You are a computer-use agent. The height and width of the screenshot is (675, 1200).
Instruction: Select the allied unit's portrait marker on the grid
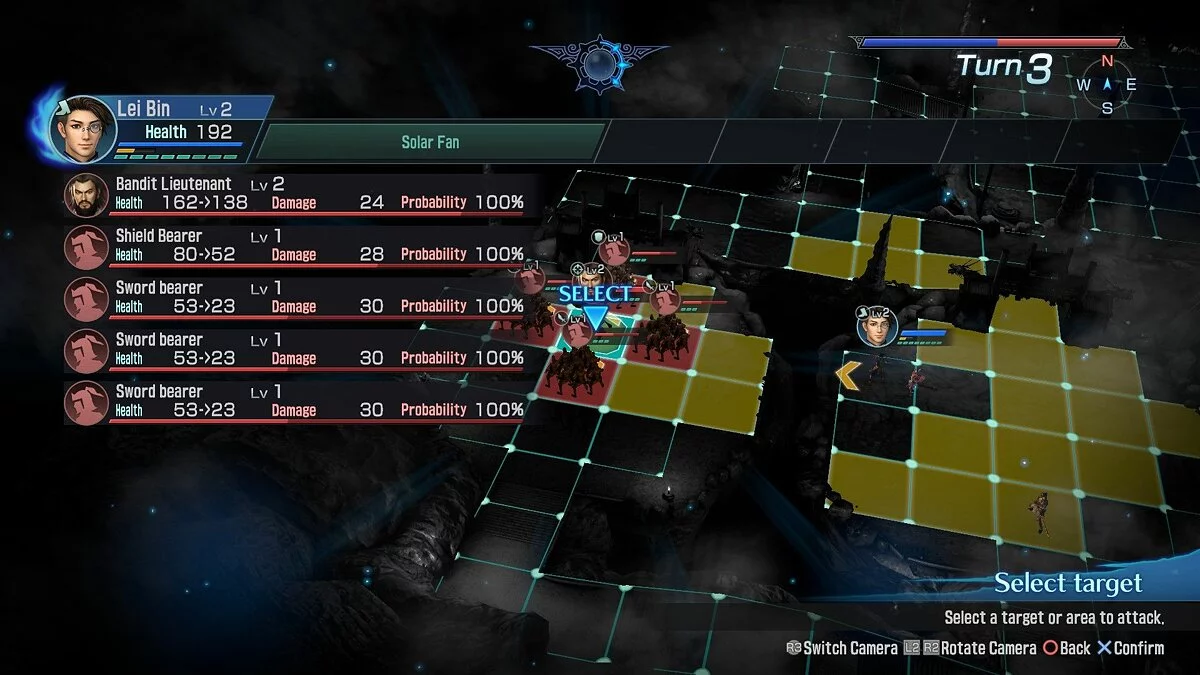[x=878, y=327]
